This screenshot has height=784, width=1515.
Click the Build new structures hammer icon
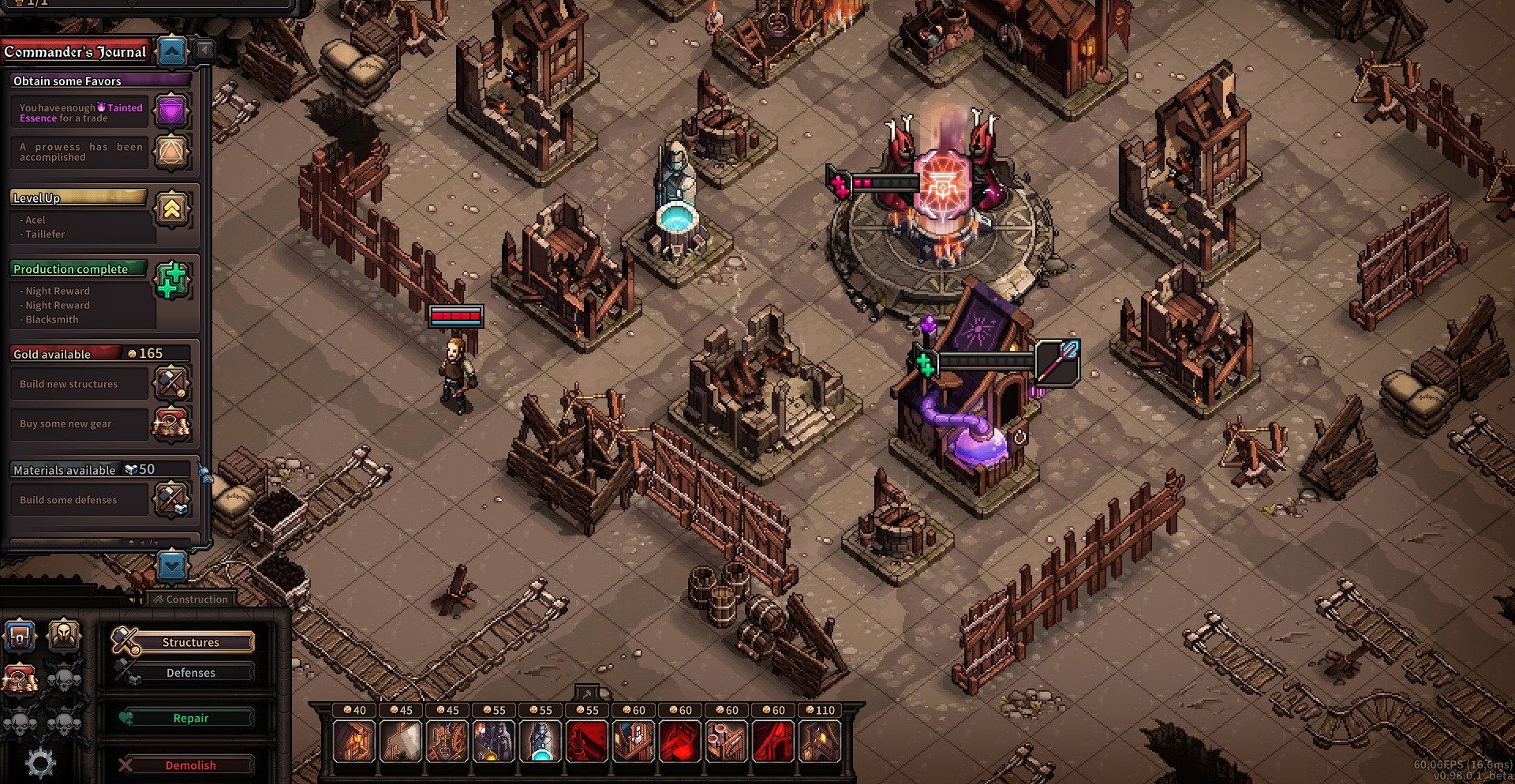click(x=171, y=383)
